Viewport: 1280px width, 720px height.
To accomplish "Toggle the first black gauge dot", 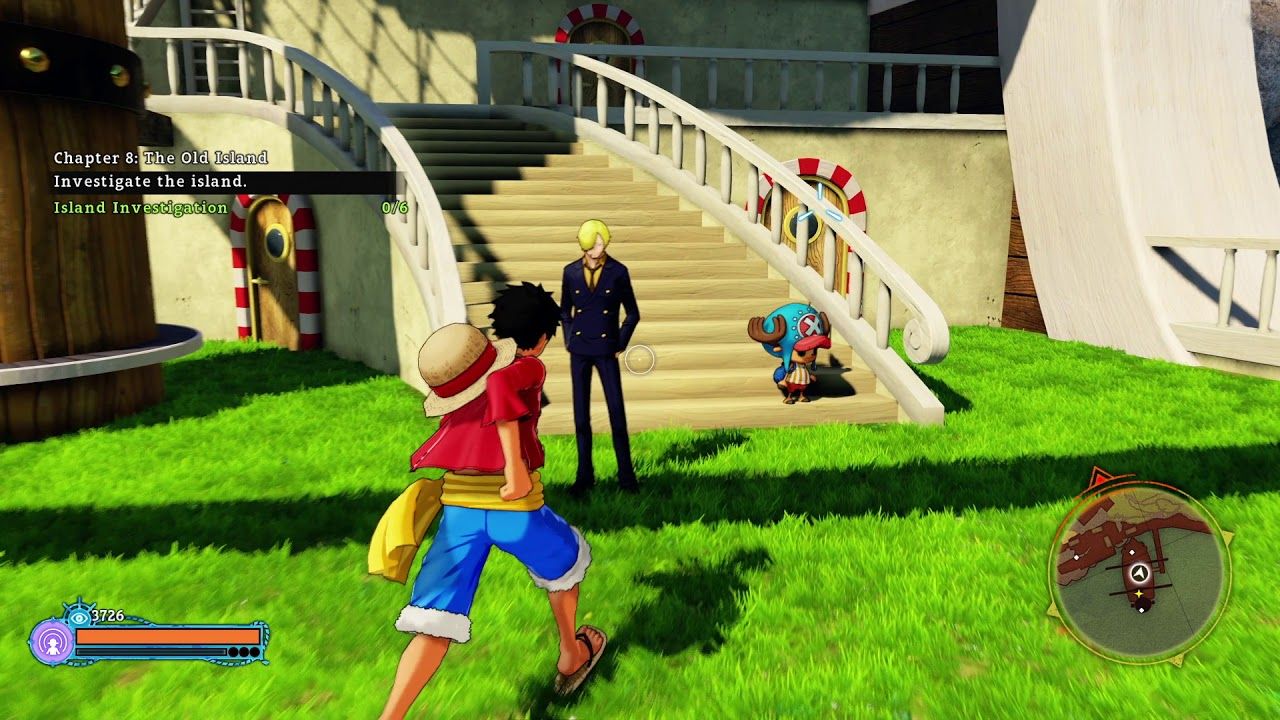I will tap(232, 651).
